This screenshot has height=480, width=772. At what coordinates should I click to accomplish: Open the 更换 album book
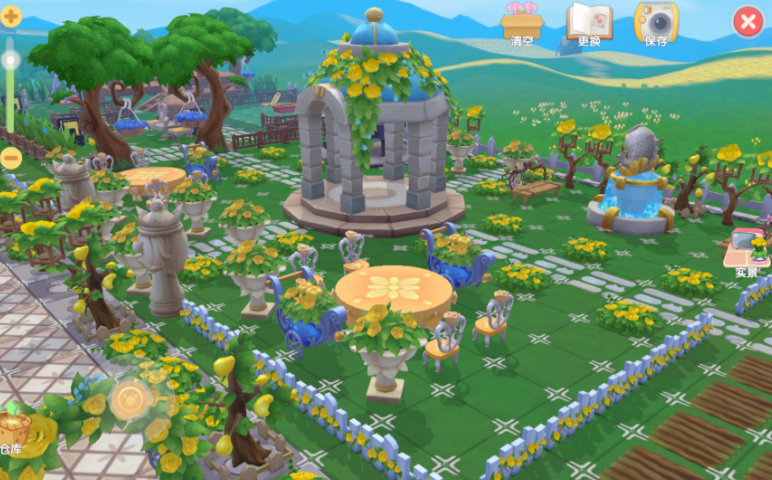tap(589, 22)
